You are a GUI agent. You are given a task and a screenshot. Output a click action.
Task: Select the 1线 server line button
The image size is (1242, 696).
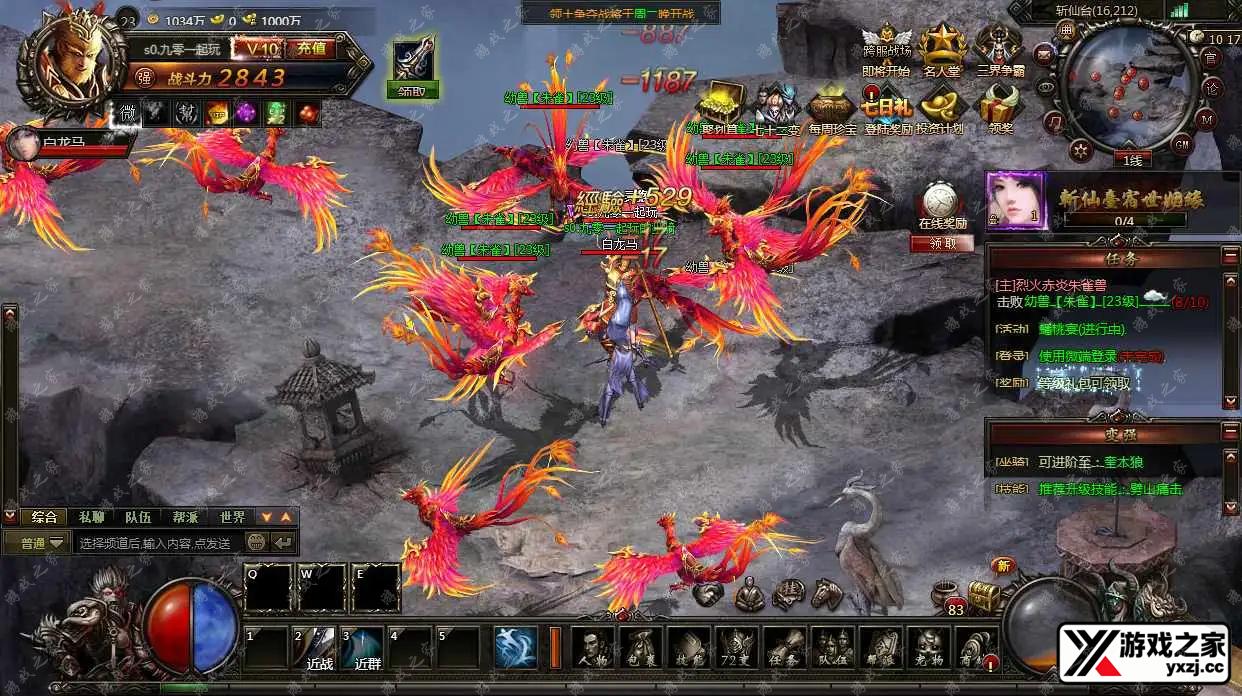(x=1132, y=159)
